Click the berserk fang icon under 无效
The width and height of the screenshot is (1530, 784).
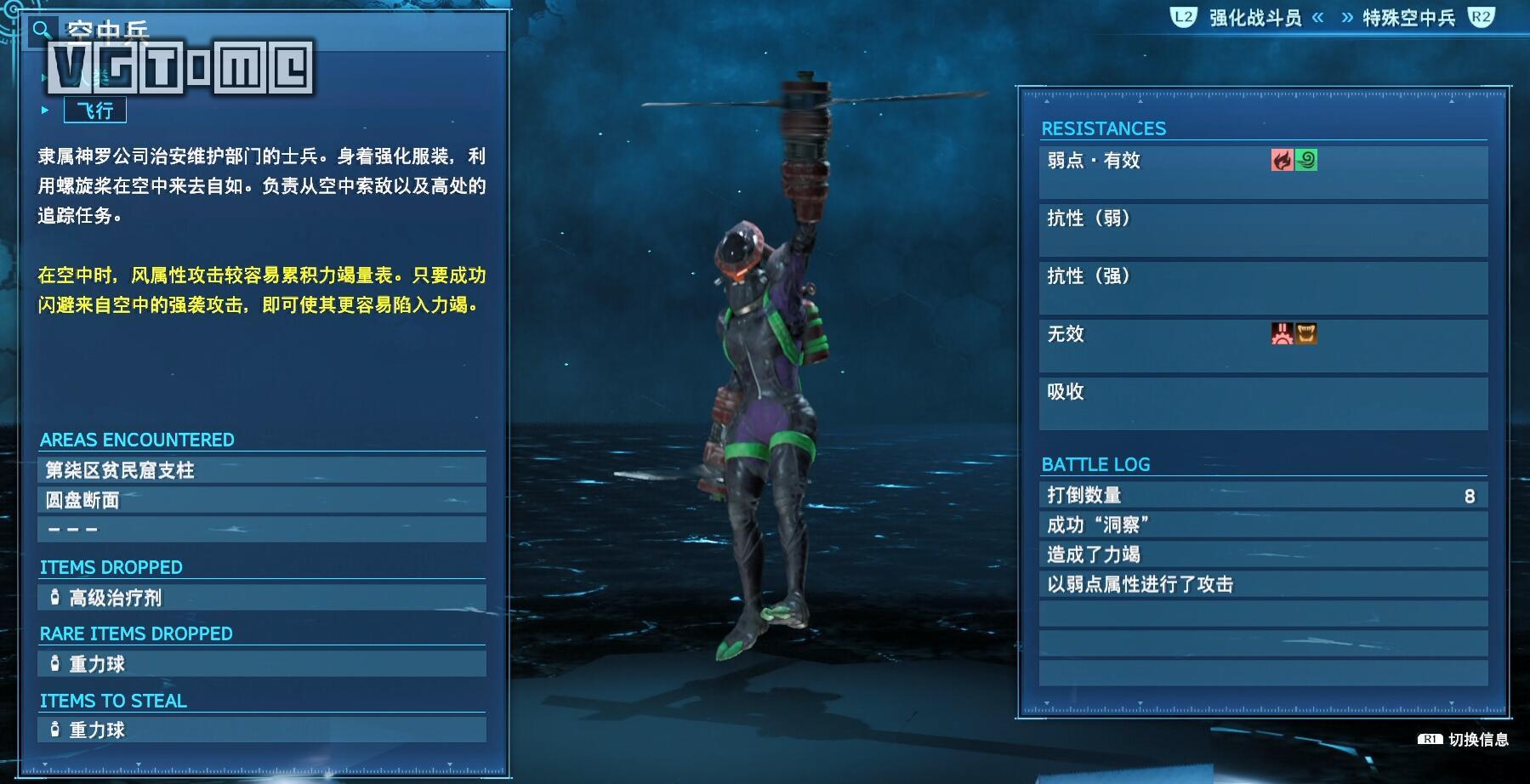(x=1307, y=335)
